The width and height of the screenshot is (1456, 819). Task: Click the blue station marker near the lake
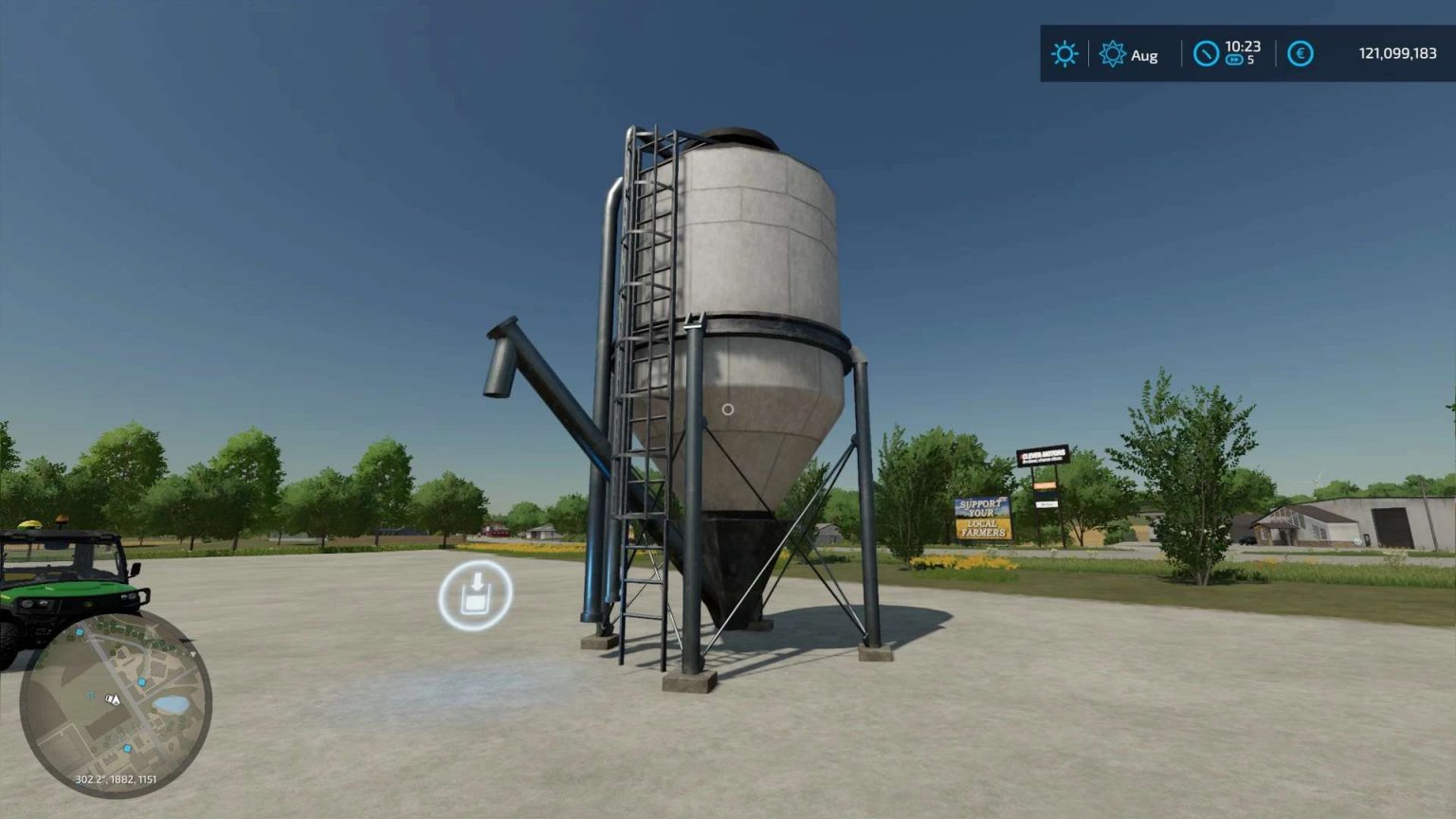click(141, 682)
